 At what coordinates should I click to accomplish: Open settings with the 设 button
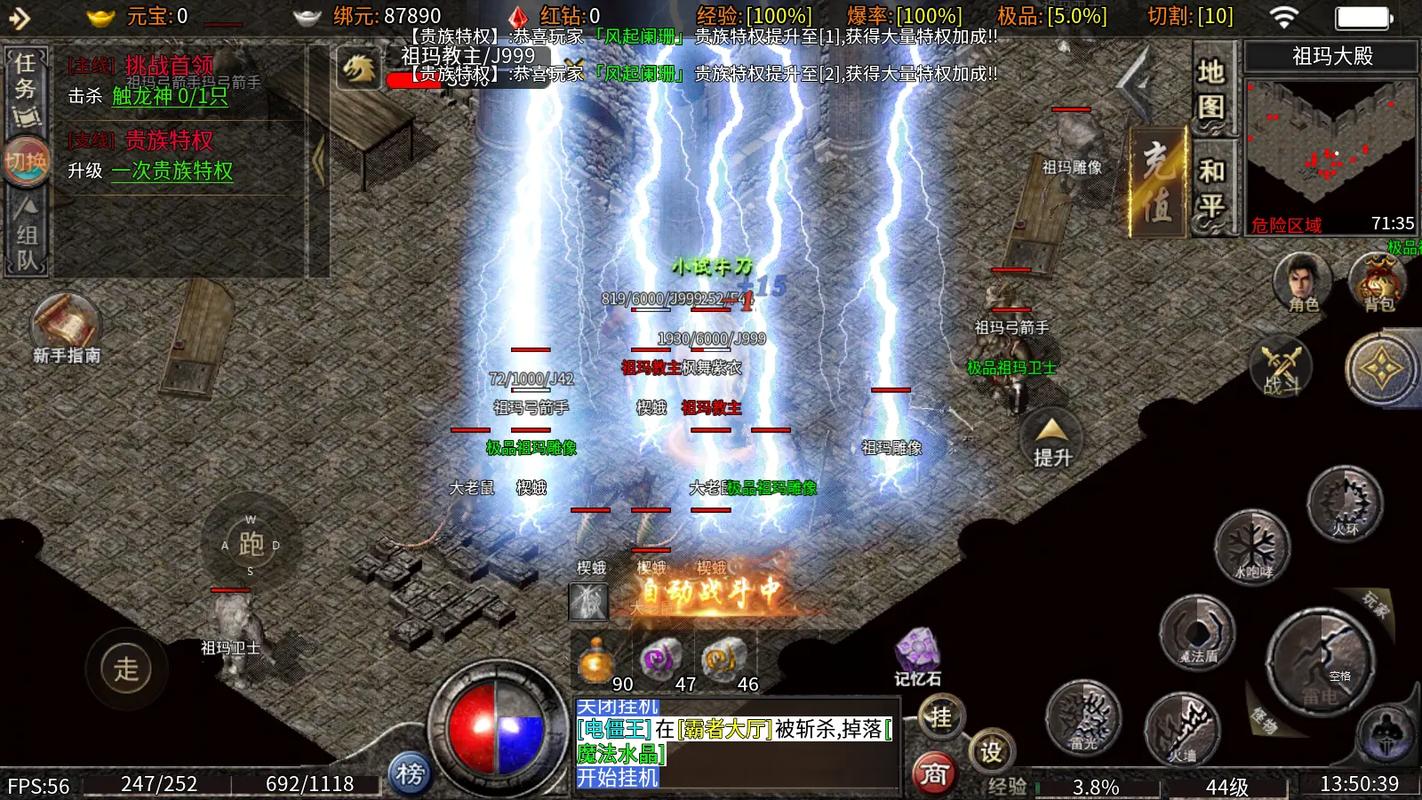991,751
